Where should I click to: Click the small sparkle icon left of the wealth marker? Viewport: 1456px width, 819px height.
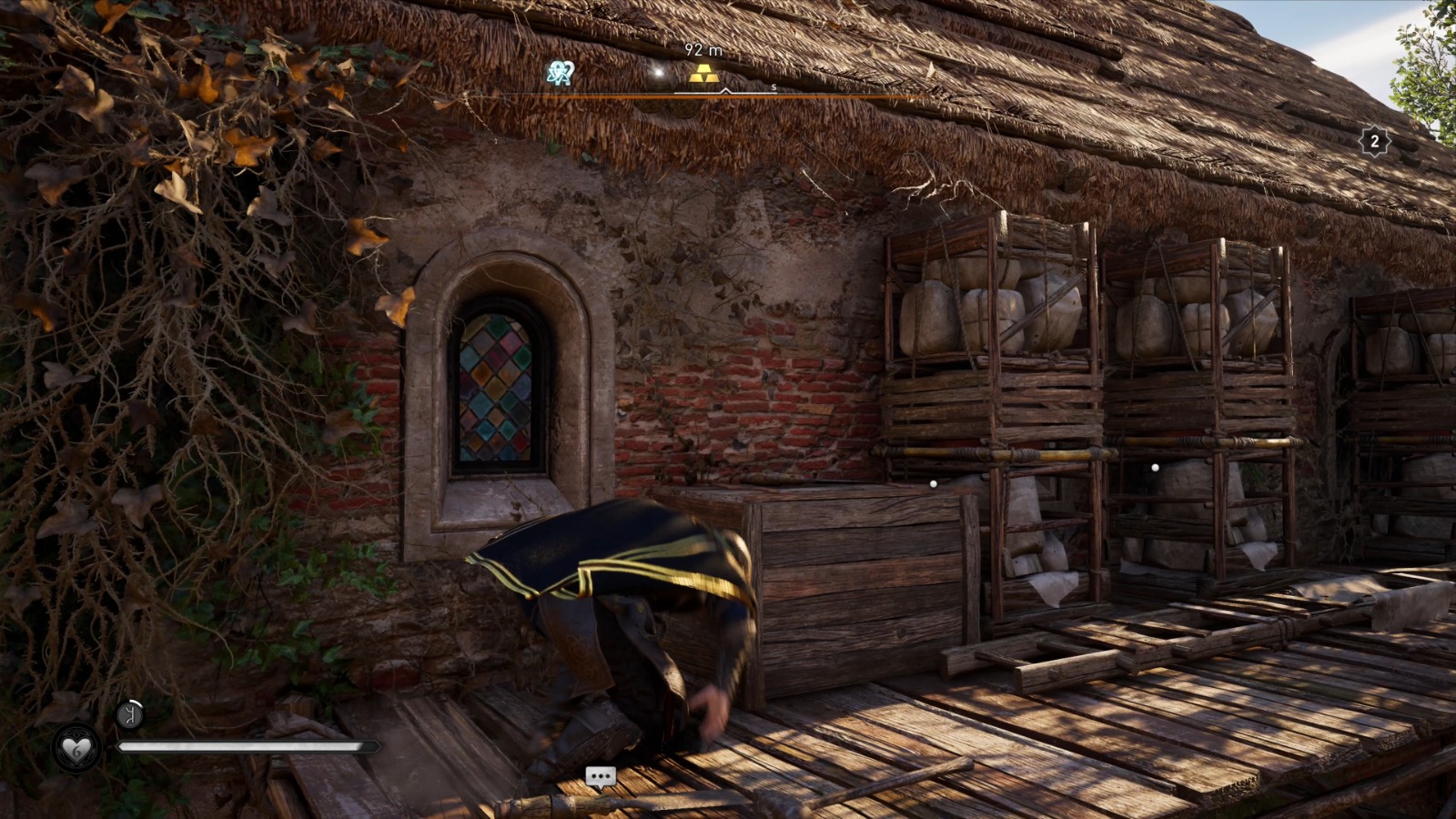point(659,72)
